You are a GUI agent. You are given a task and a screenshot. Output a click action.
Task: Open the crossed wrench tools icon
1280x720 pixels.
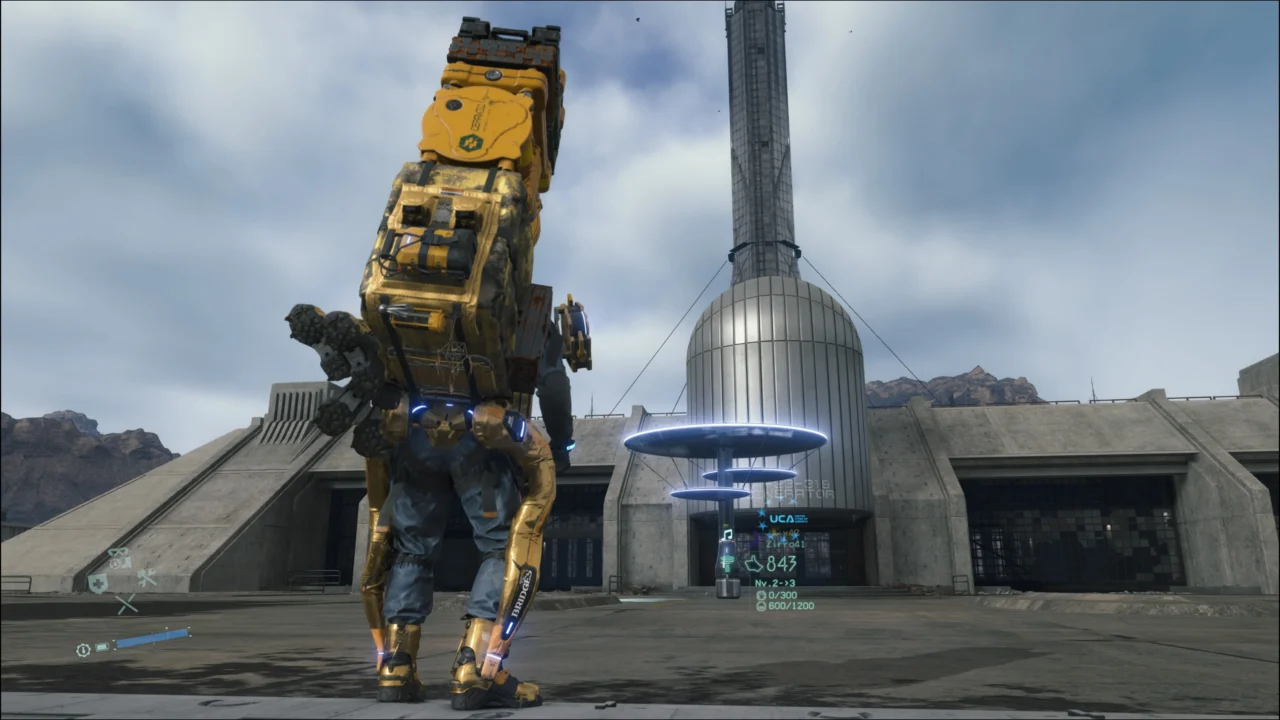pyautogui.click(x=146, y=577)
